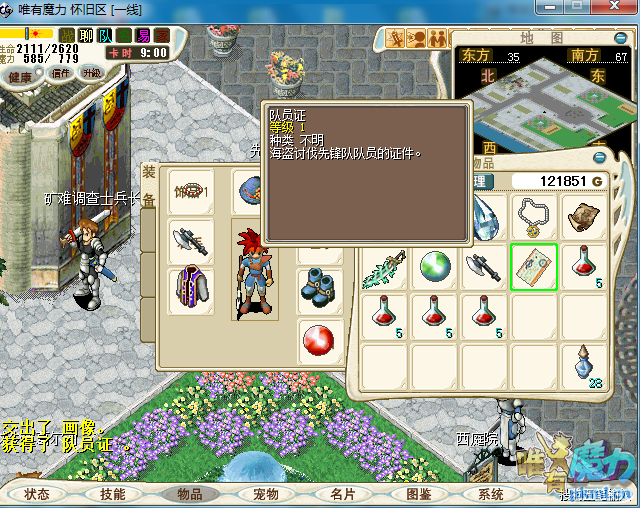Click the 健康 health button

[22, 76]
